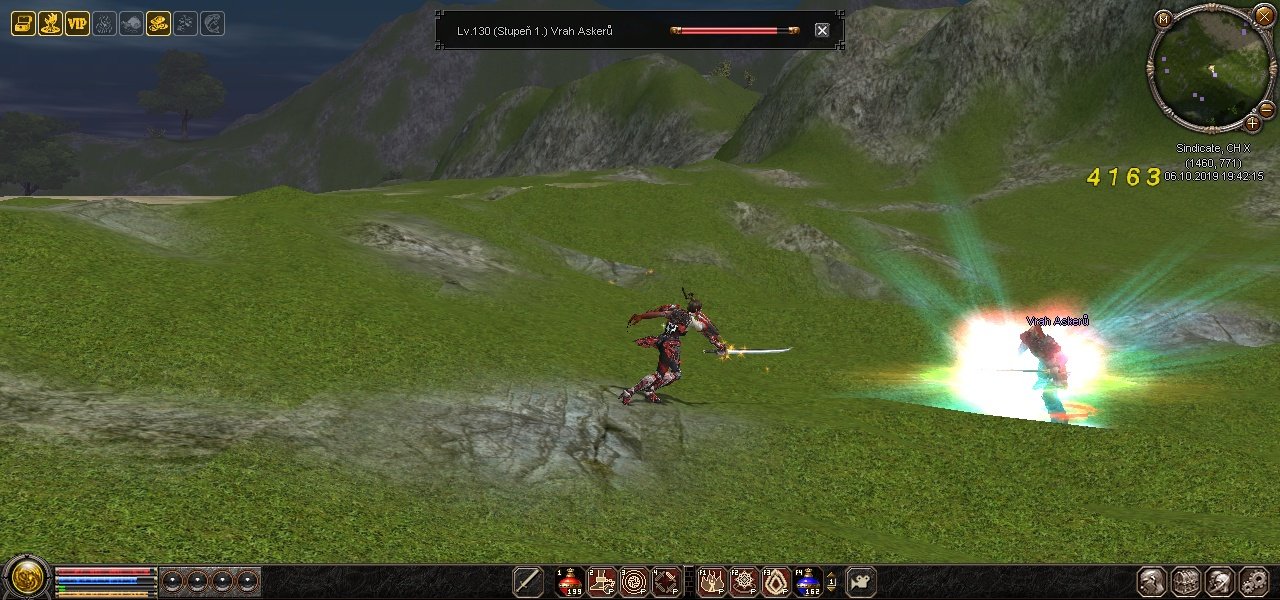Use the blue potion in slot F4
The height and width of the screenshot is (600, 1280).
(x=807, y=582)
